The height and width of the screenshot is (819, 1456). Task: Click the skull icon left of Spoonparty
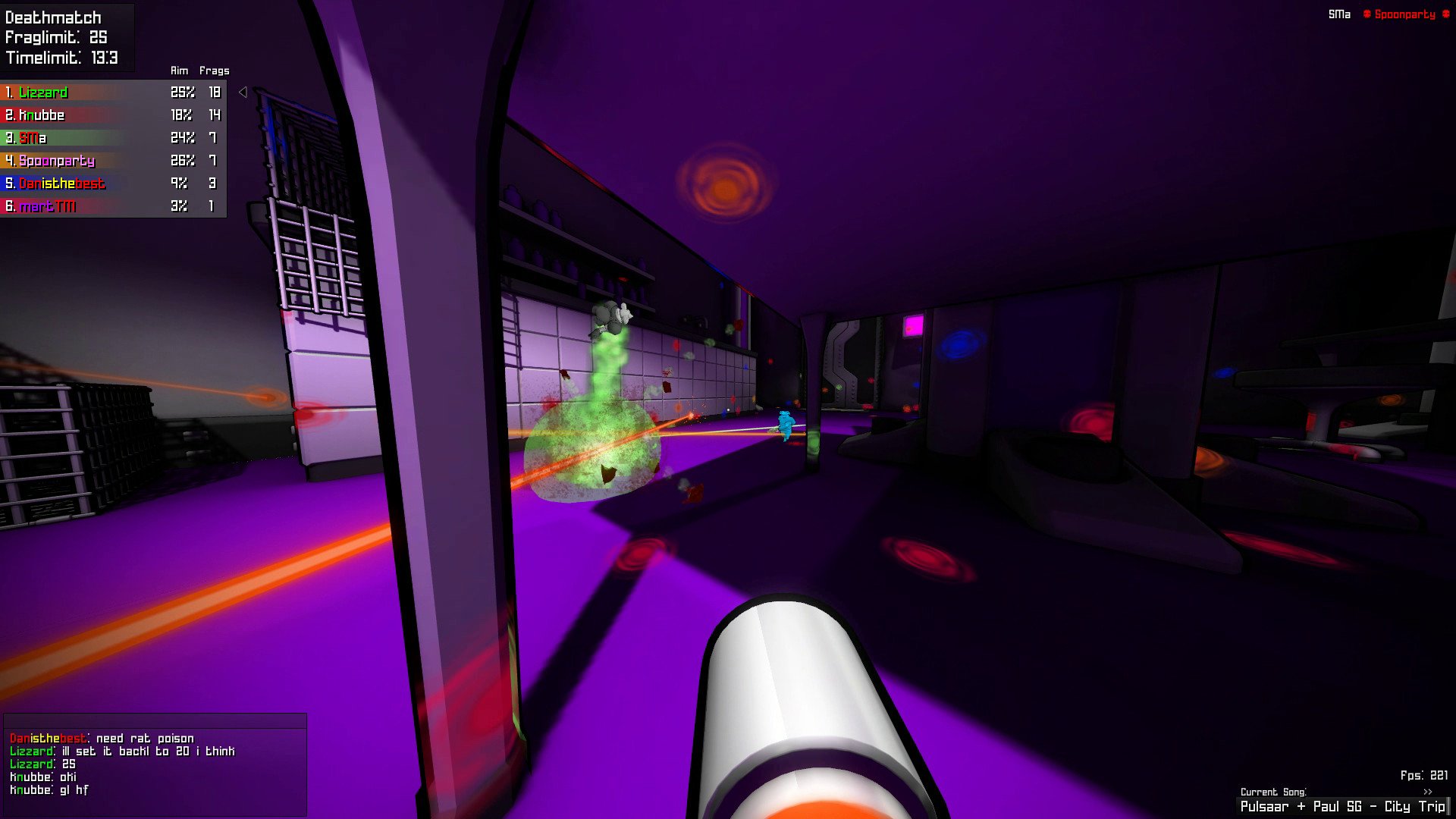(1367, 14)
